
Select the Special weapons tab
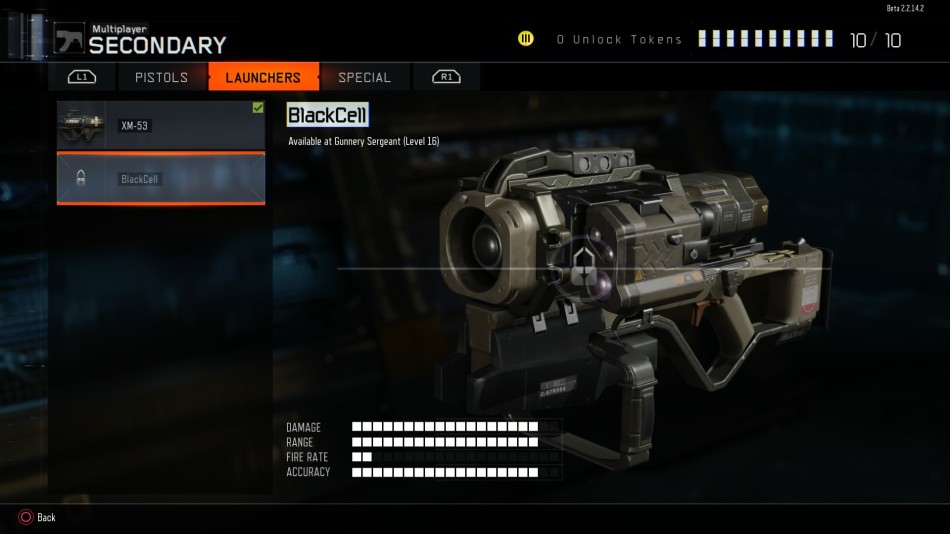pos(364,77)
